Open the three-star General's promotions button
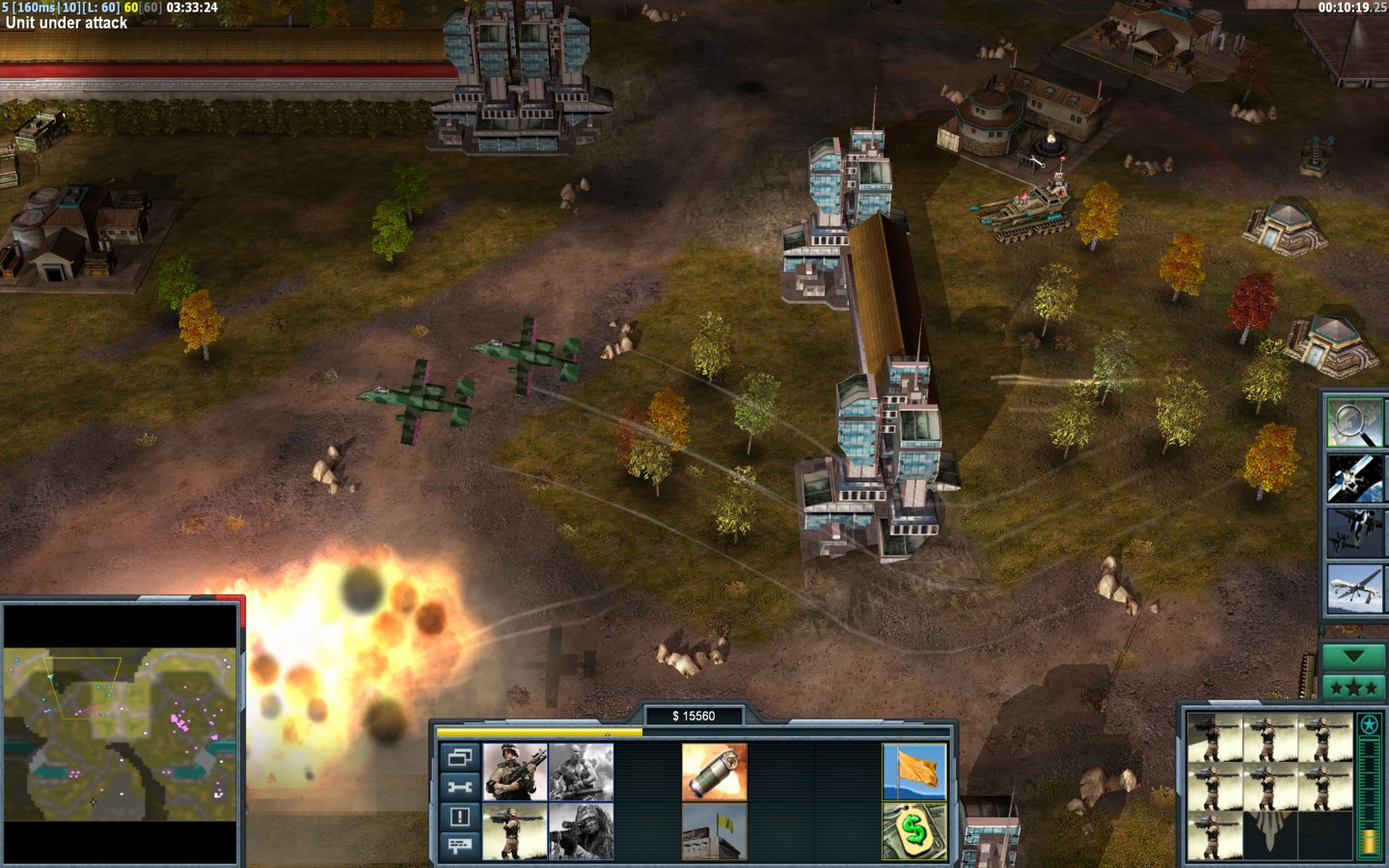 pyautogui.click(x=1353, y=688)
